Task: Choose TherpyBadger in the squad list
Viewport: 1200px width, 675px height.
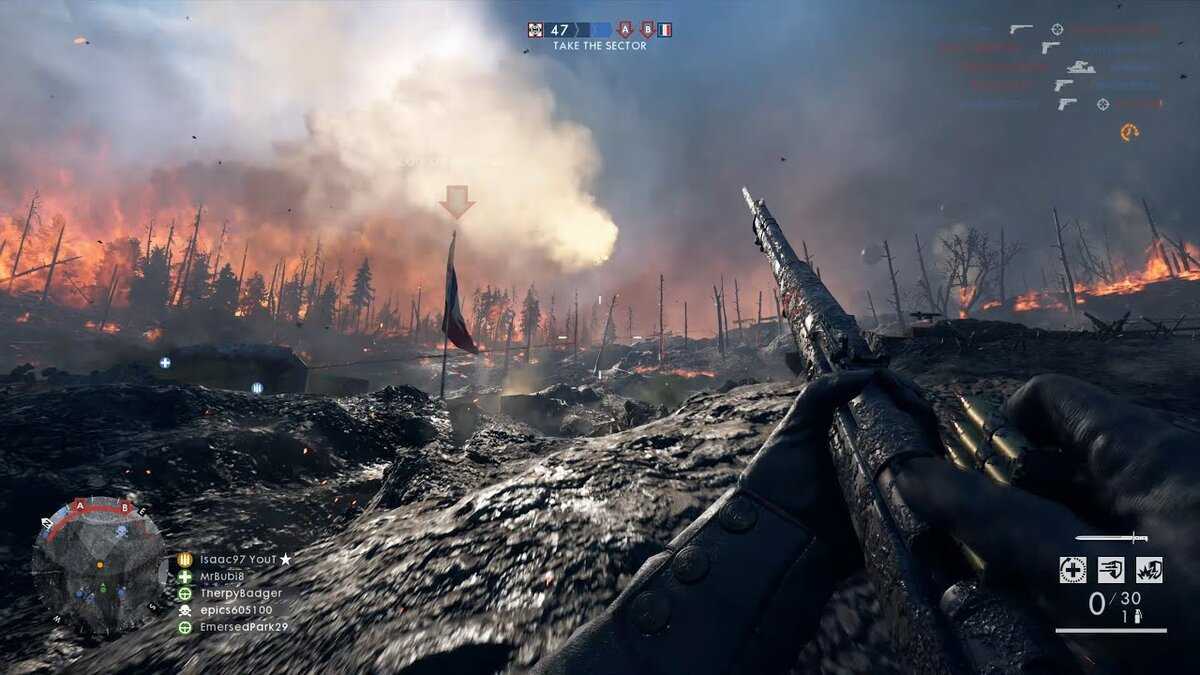Action: pos(240,593)
